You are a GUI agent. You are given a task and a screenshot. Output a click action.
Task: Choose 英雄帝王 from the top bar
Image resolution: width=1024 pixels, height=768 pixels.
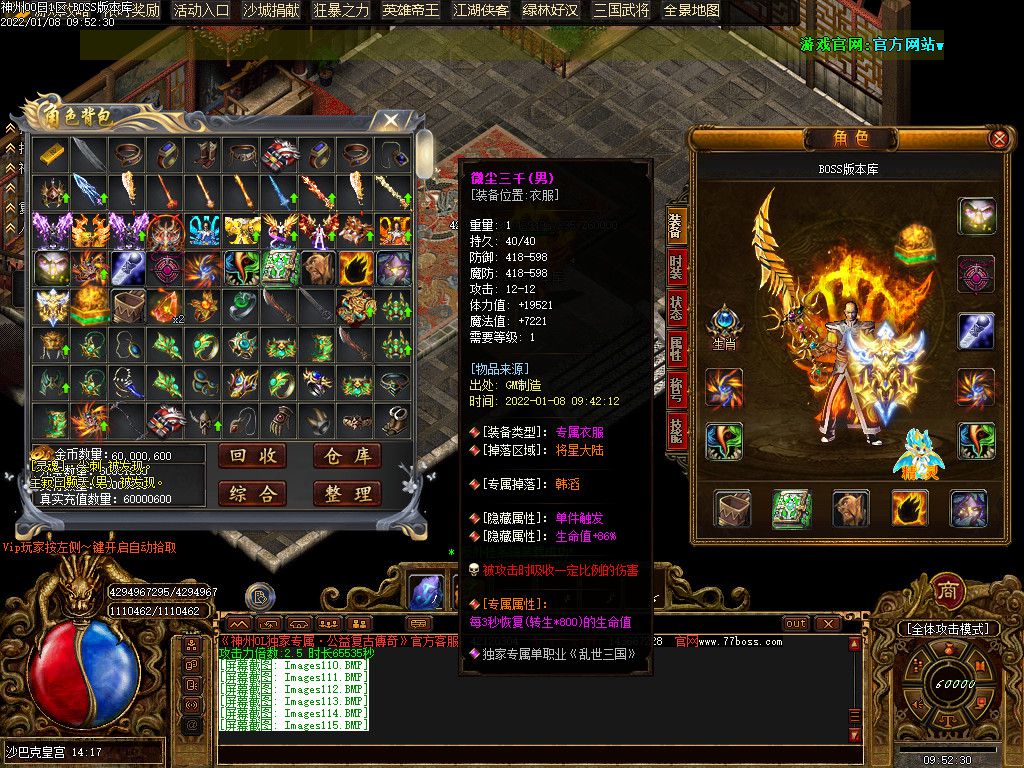[x=410, y=11]
